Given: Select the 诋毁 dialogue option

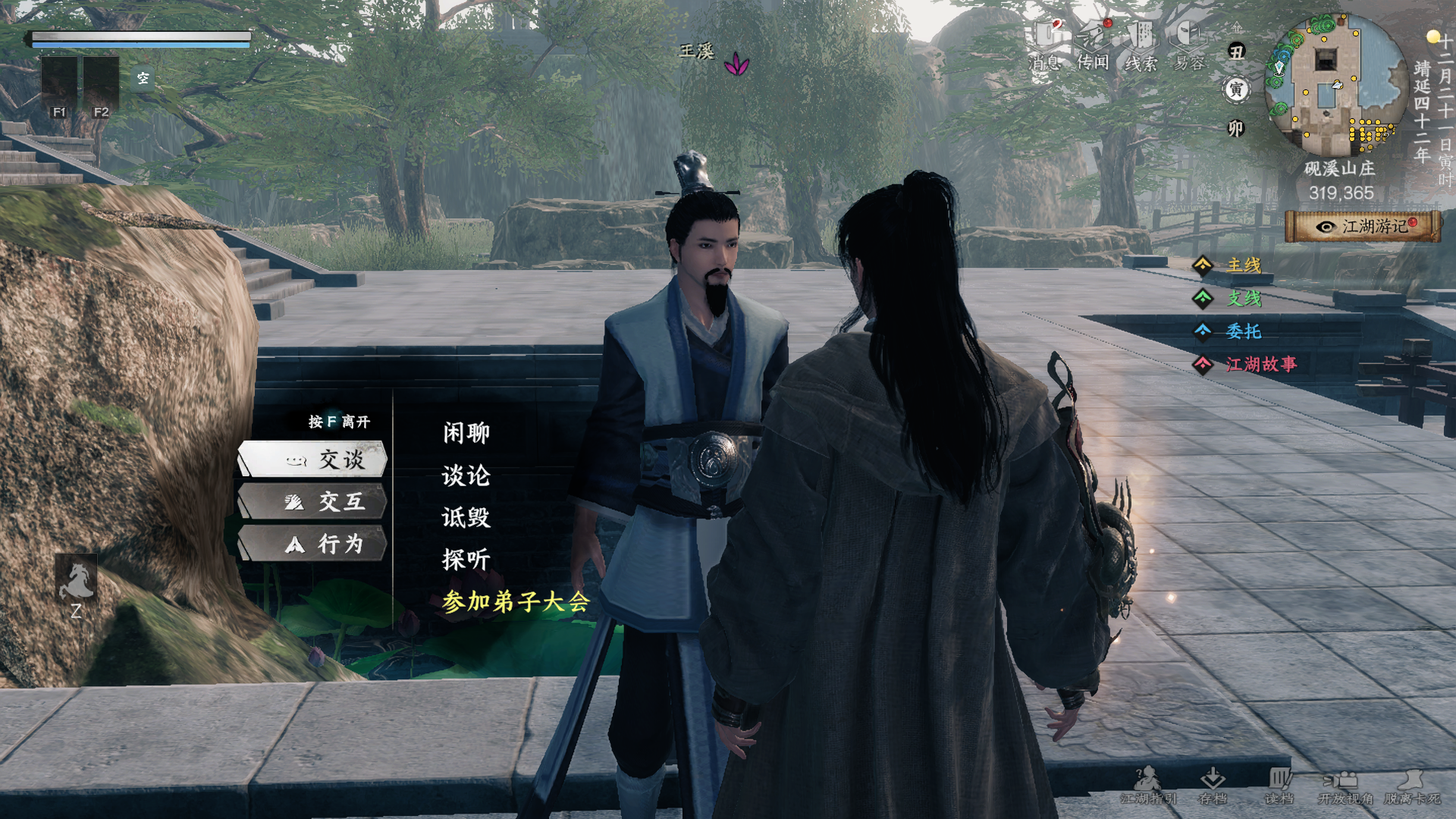Looking at the screenshot, I should click(x=466, y=517).
